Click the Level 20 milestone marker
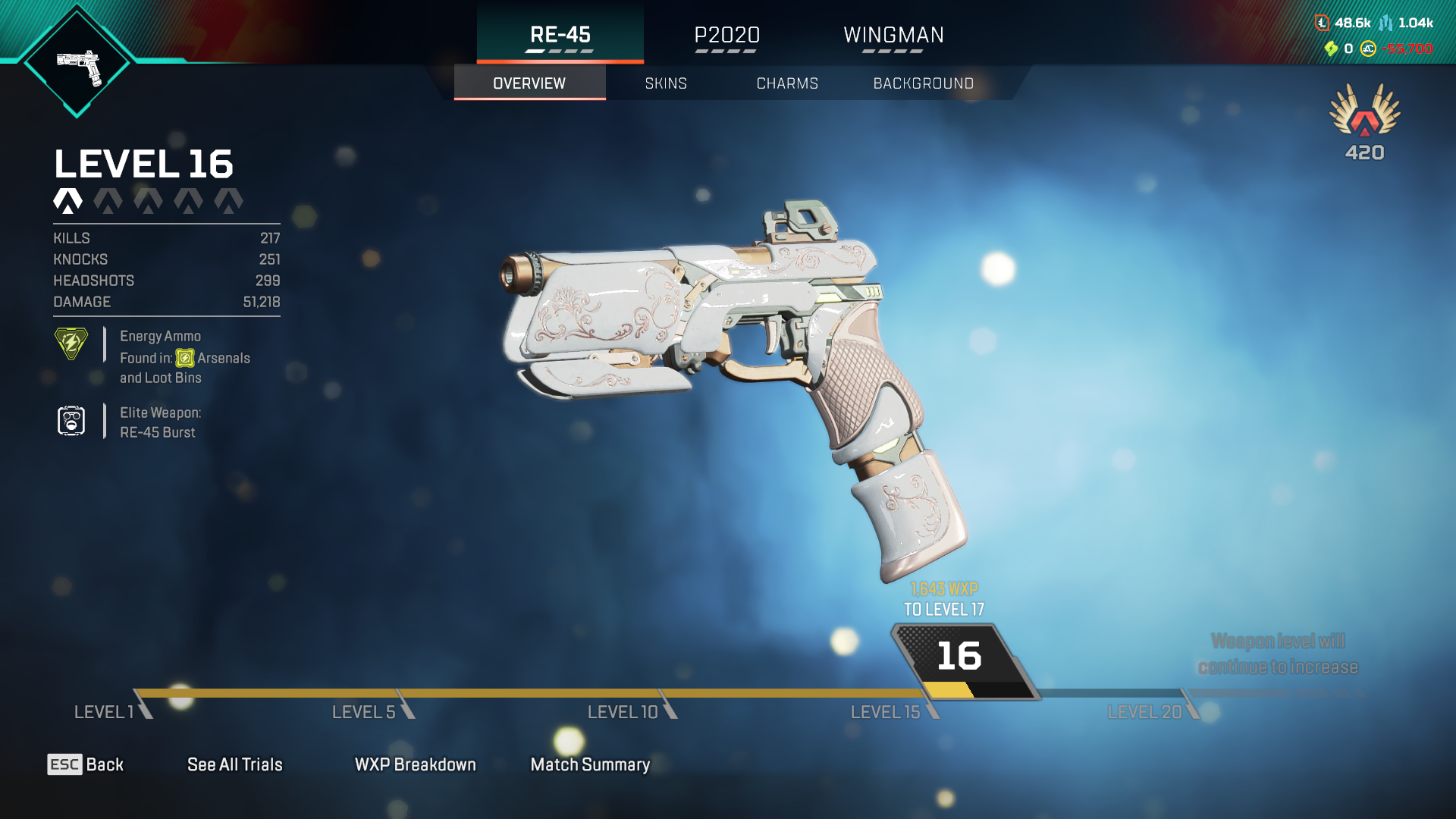 point(1146,711)
